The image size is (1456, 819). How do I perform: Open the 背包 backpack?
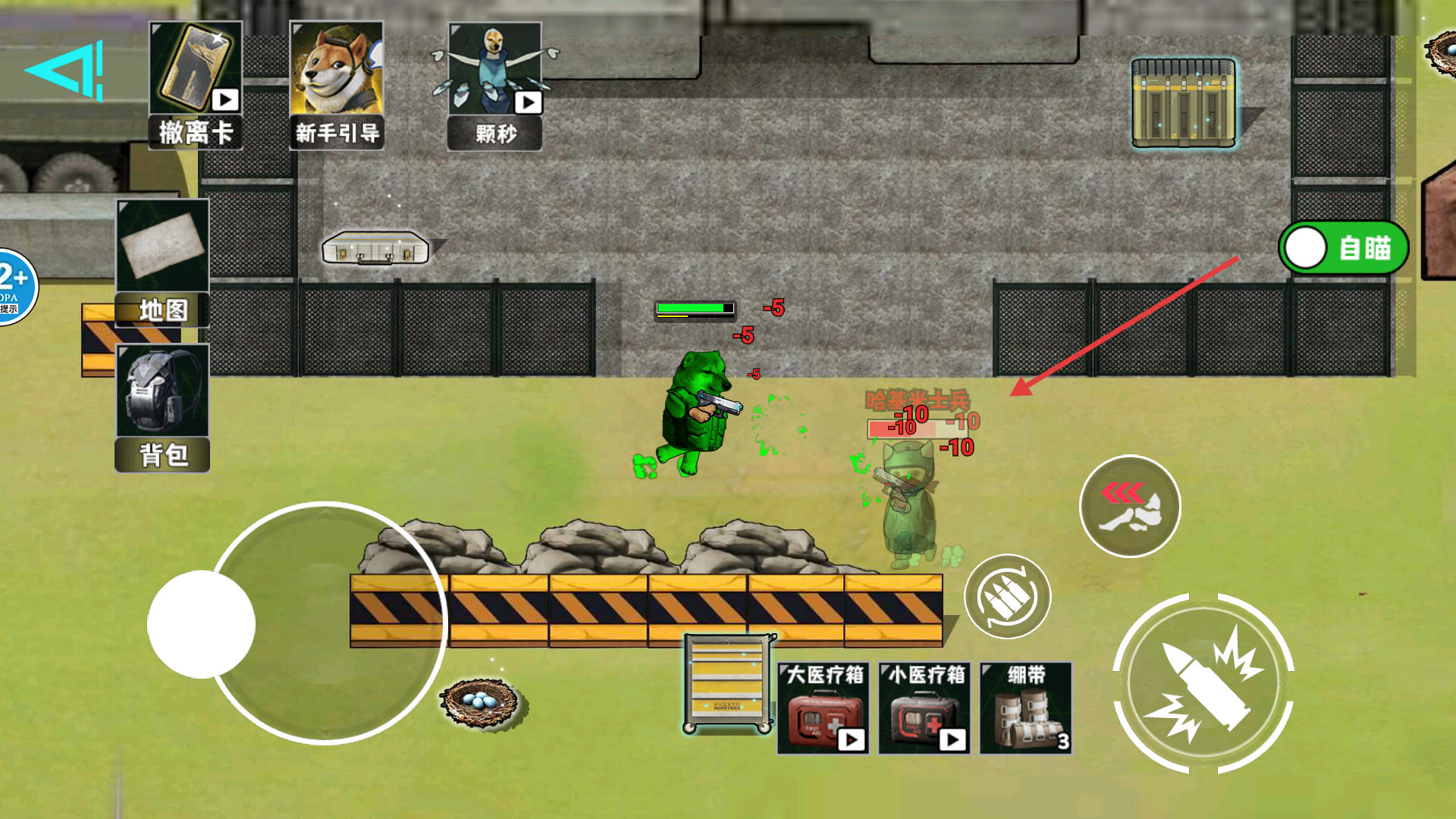[x=162, y=407]
